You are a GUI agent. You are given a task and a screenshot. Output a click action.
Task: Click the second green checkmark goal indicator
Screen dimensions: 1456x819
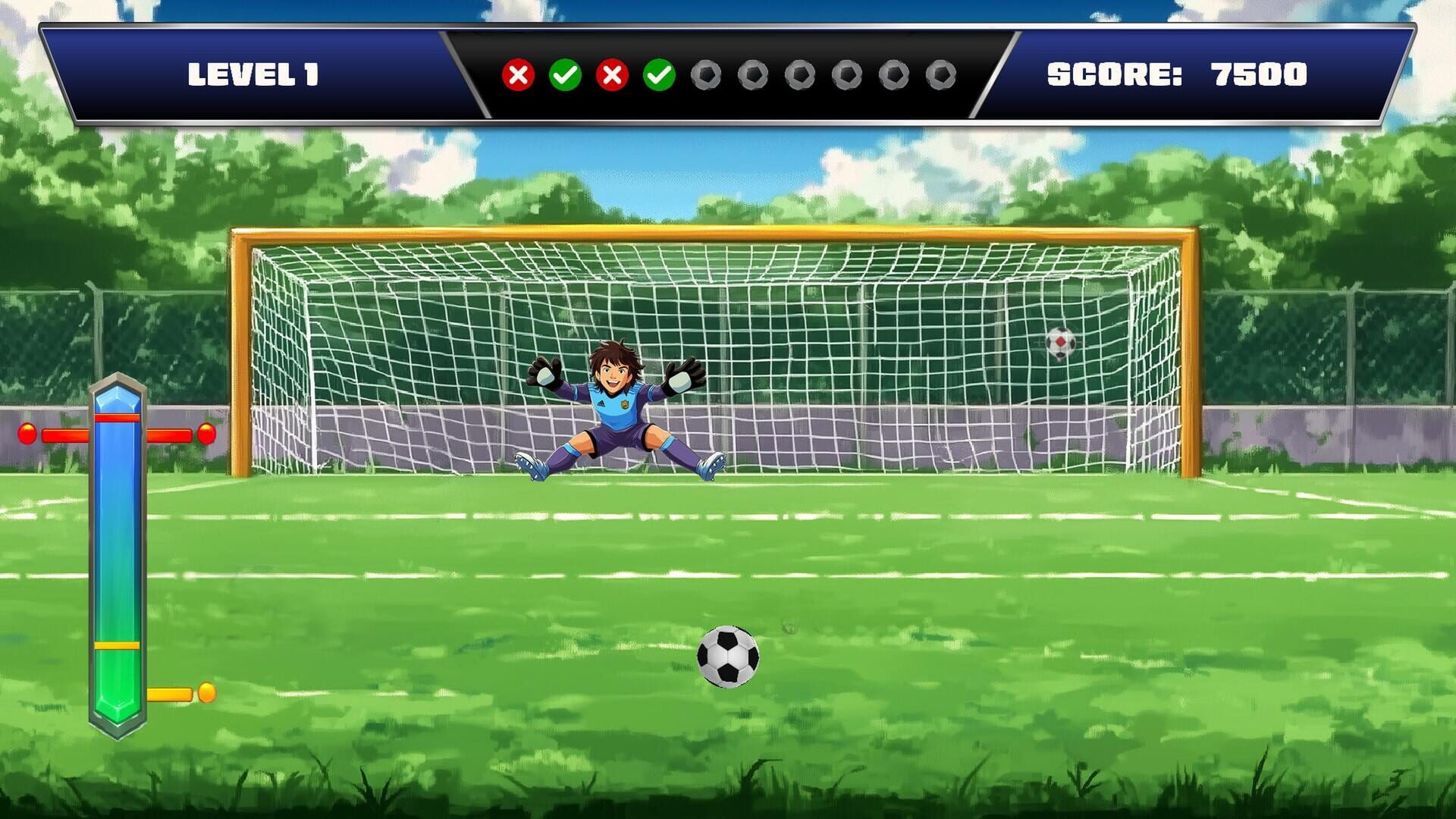[x=659, y=74]
